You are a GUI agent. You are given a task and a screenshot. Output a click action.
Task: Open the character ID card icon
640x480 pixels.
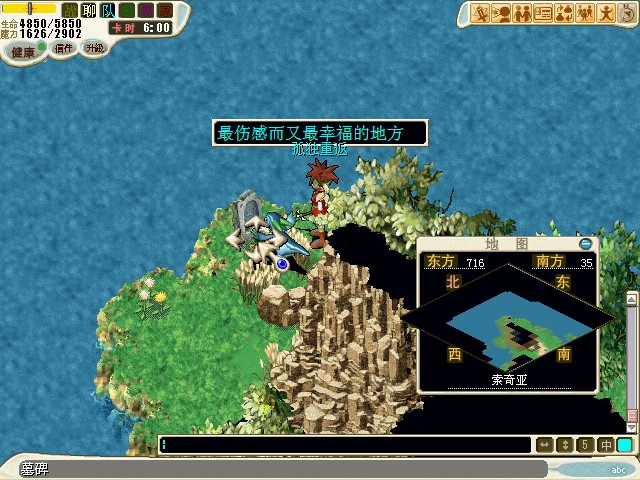(544, 13)
